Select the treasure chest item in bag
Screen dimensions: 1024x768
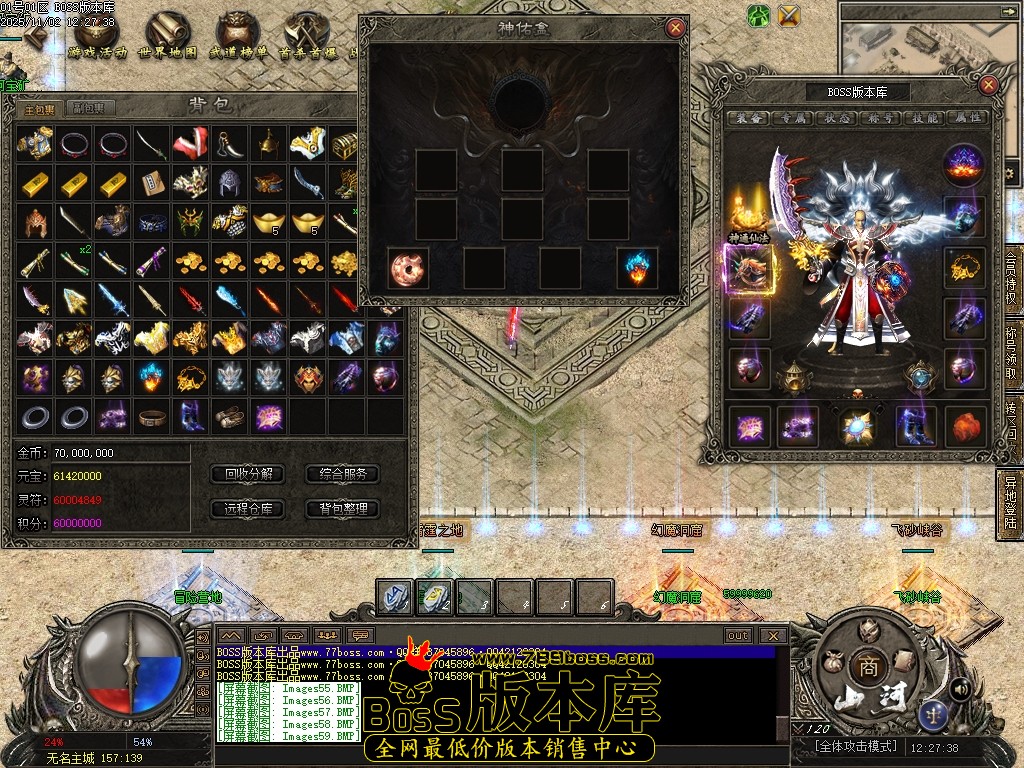(x=346, y=144)
